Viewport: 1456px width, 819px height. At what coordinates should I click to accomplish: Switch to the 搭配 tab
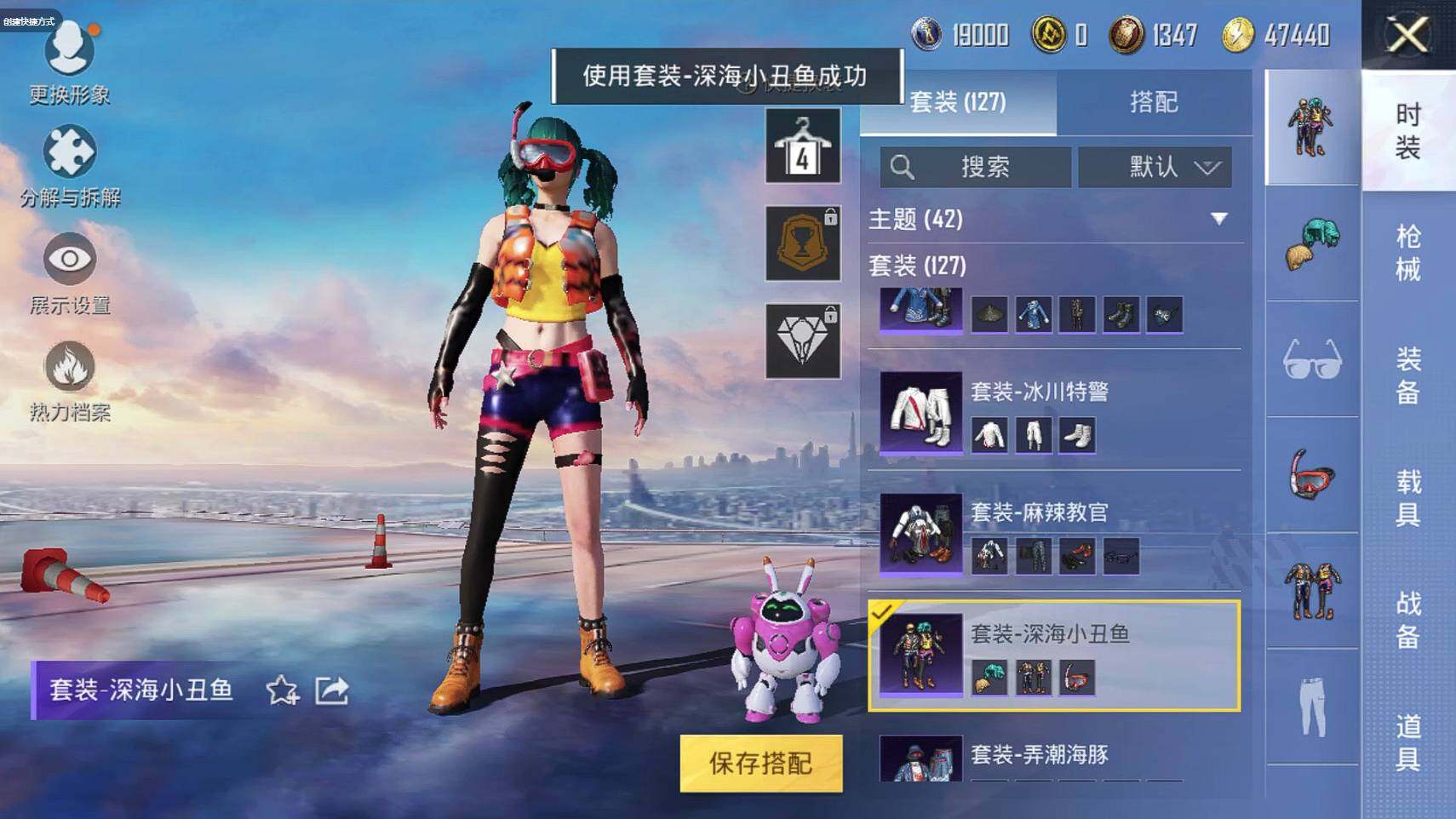[1153, 102]
